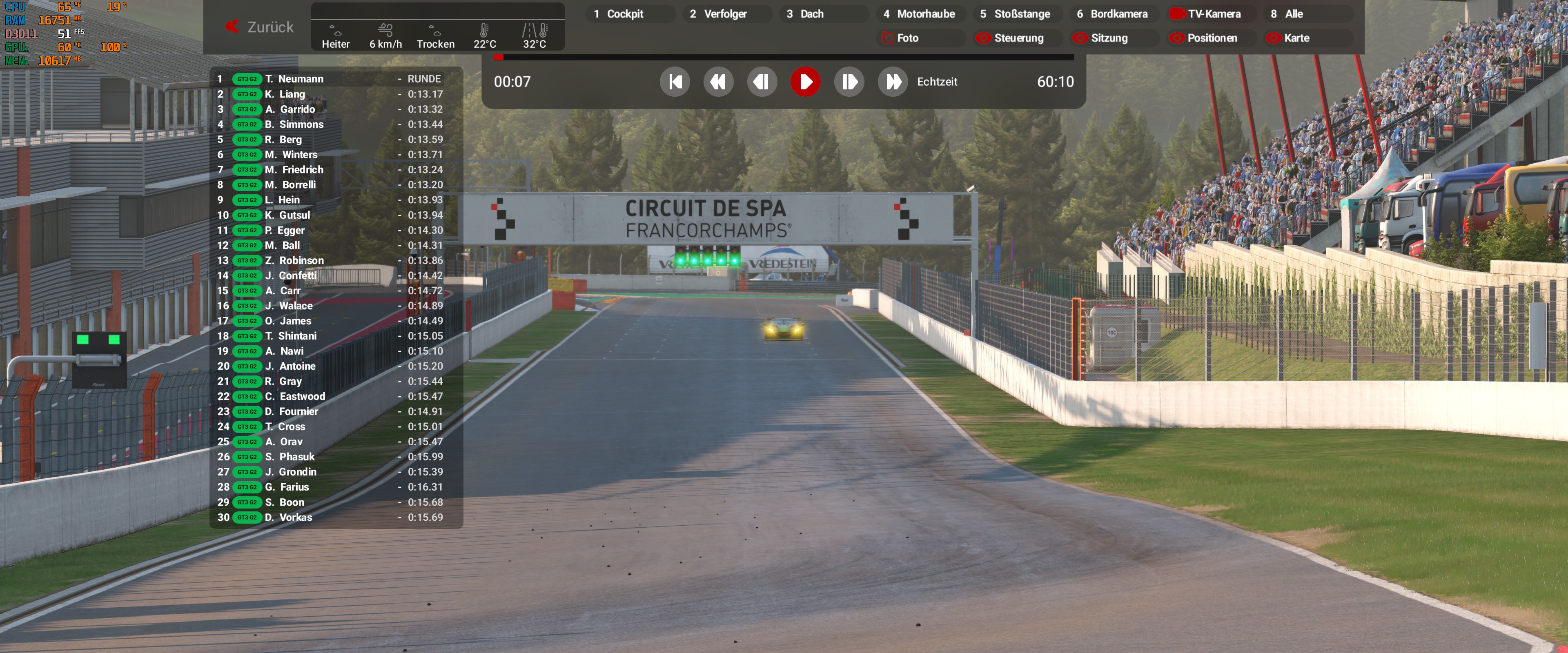Click the replay timeline bar
Viewport: 1568px width, 653px height.
(x=785, y=57)
